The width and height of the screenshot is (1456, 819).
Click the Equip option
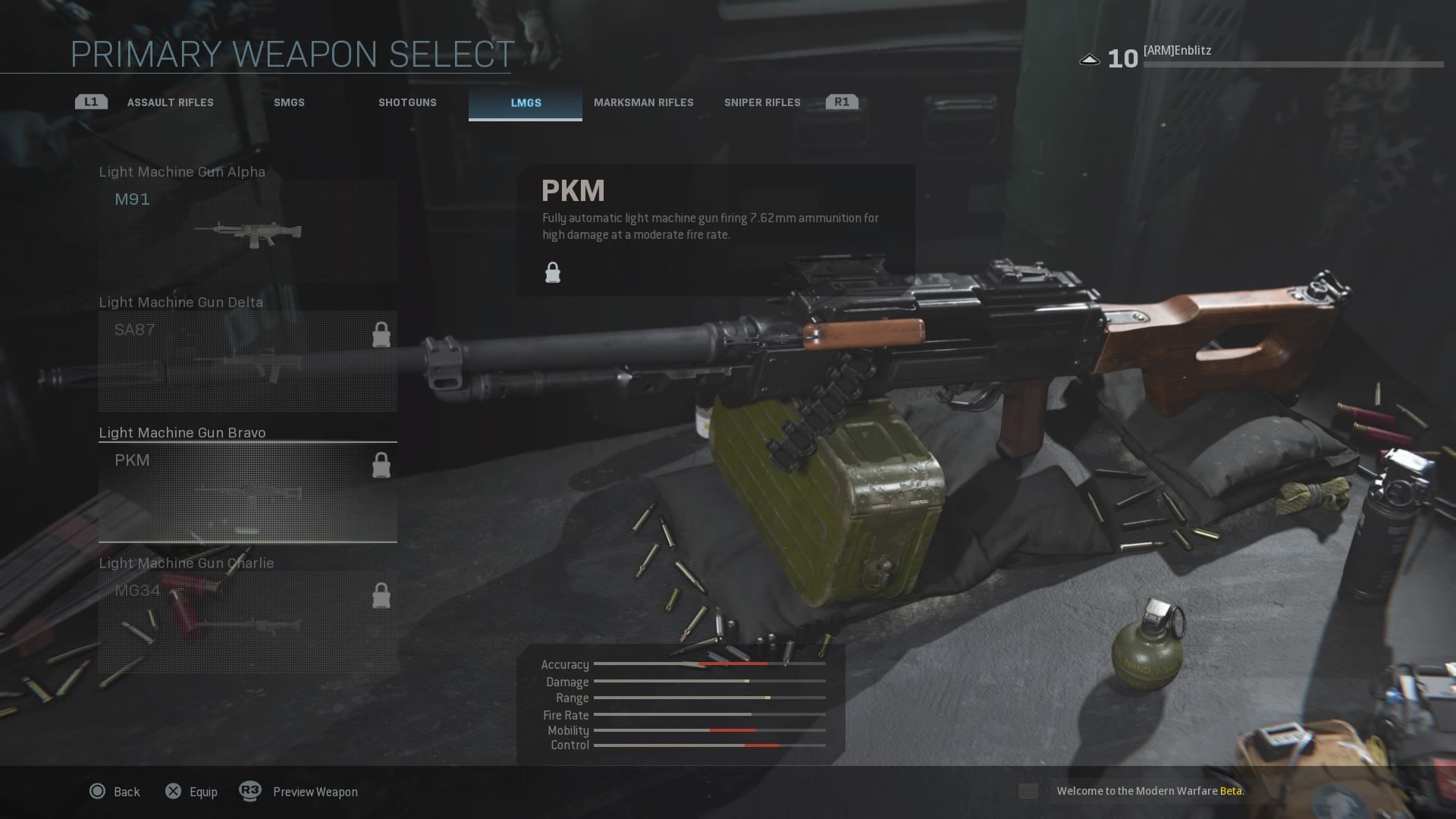[202, 791]
